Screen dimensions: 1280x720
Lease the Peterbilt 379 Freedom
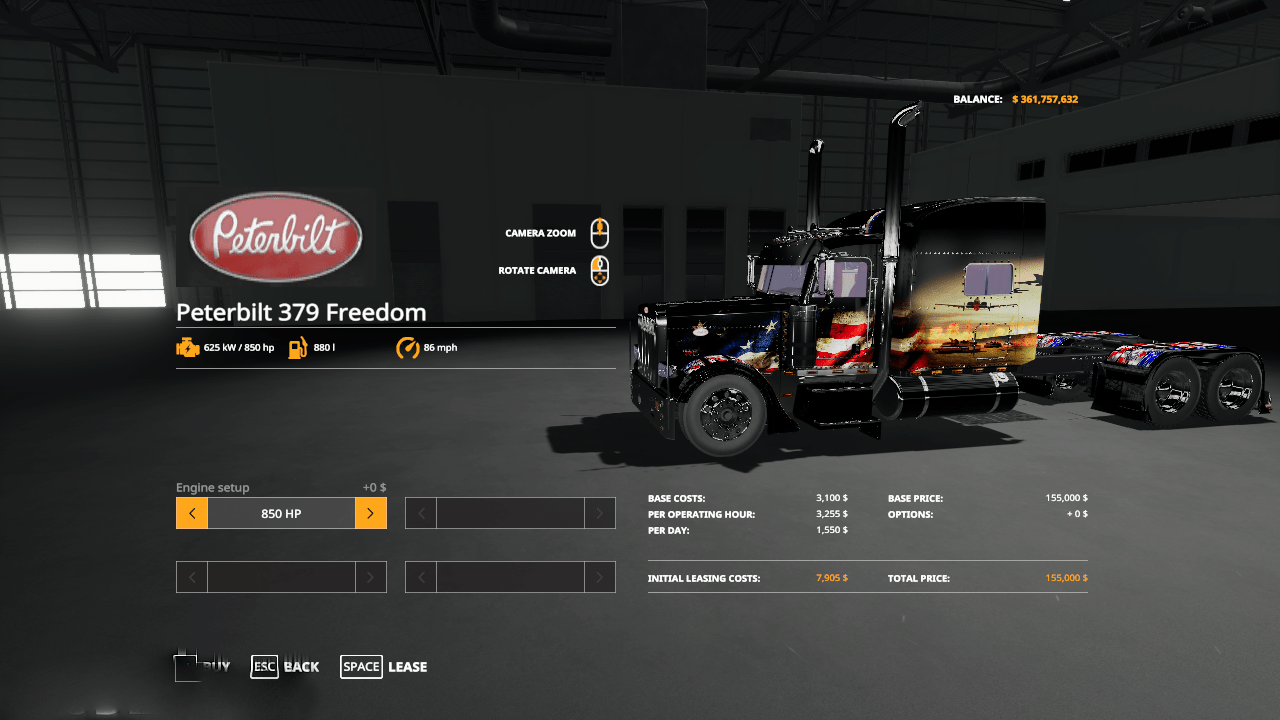pos(384,667)
